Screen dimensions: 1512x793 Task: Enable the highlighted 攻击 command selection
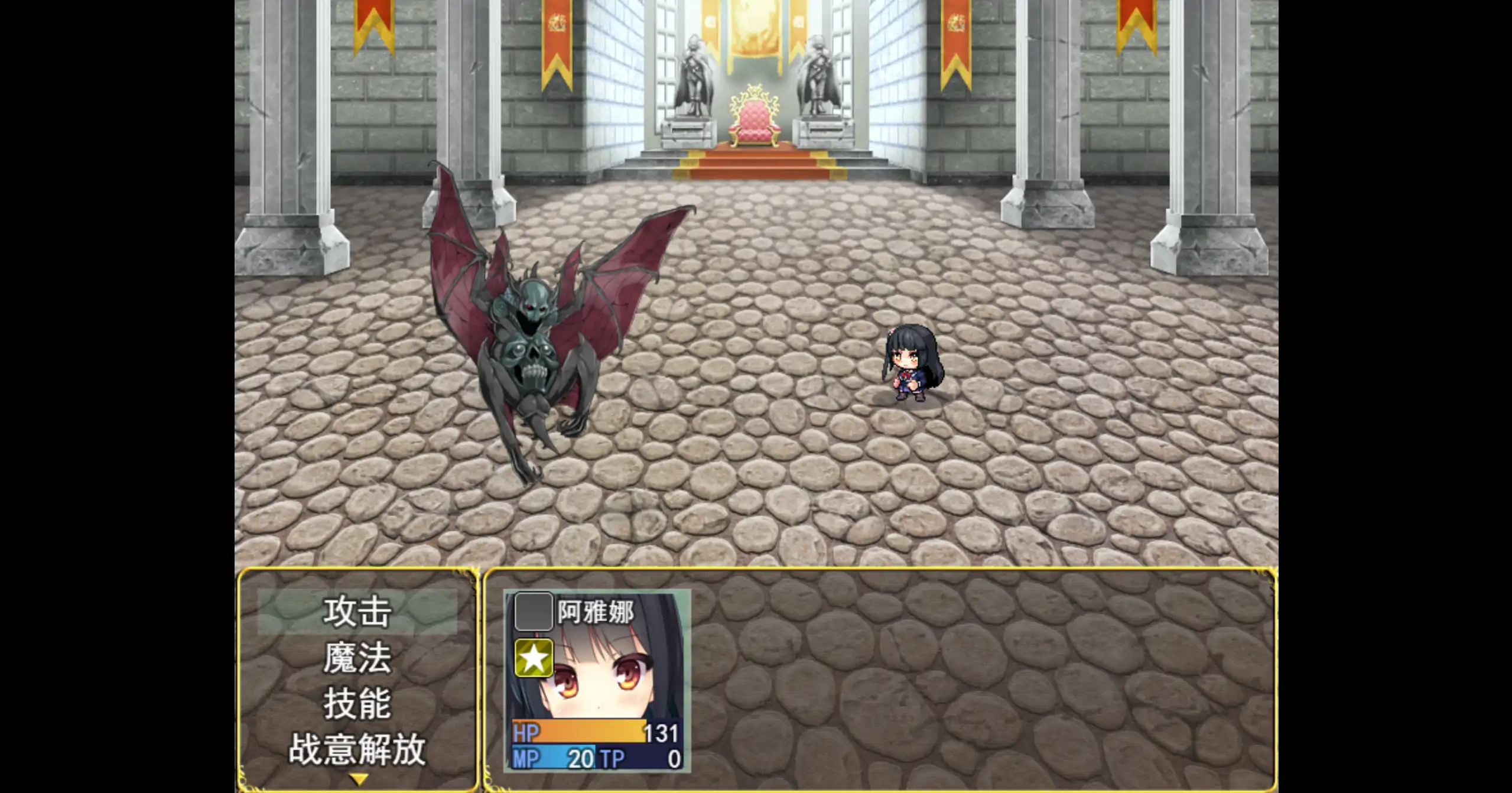pyautogui.click(x=356, y=613)
